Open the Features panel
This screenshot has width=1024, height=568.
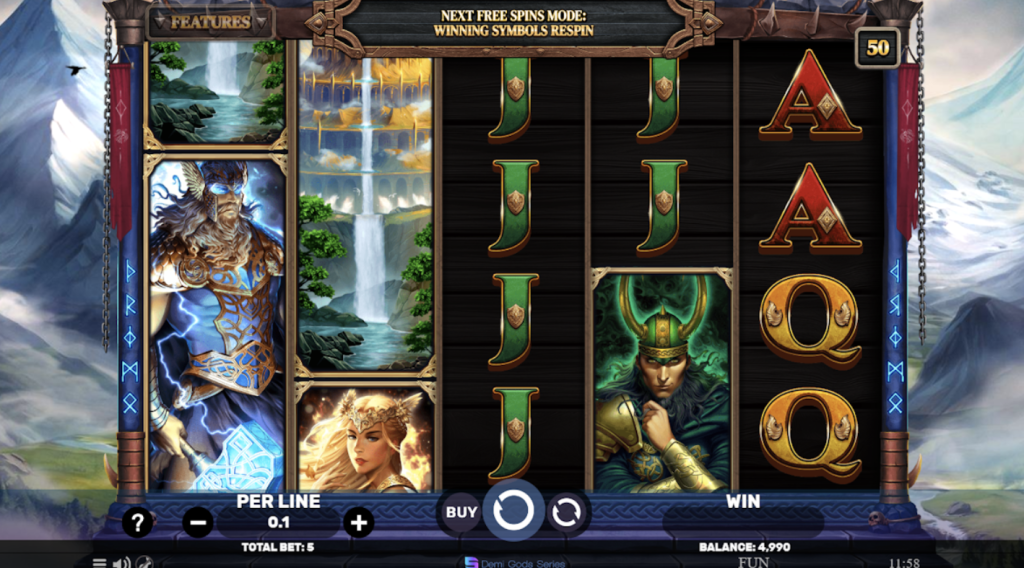210,21
